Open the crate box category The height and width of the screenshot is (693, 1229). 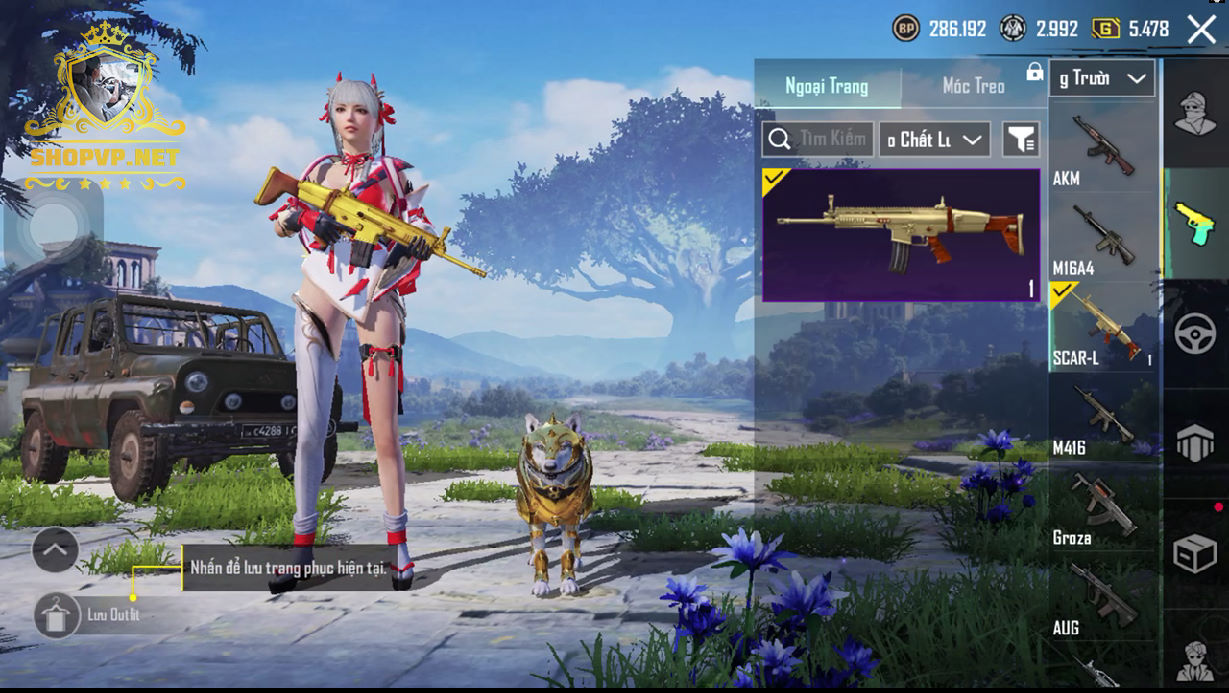pos(1195,555)
